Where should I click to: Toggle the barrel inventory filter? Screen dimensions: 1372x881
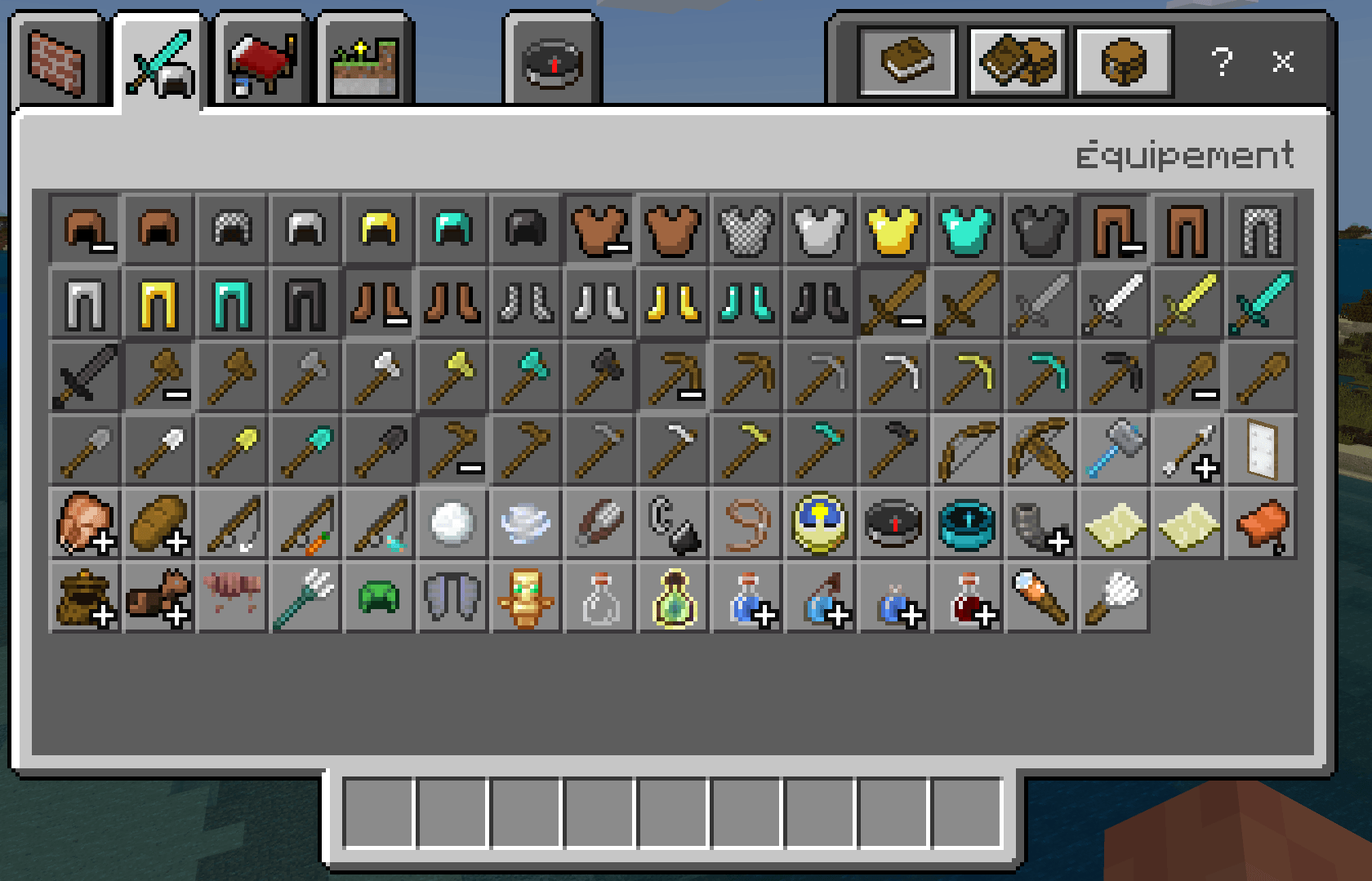pyautogui.click(x=1123, y=61)
